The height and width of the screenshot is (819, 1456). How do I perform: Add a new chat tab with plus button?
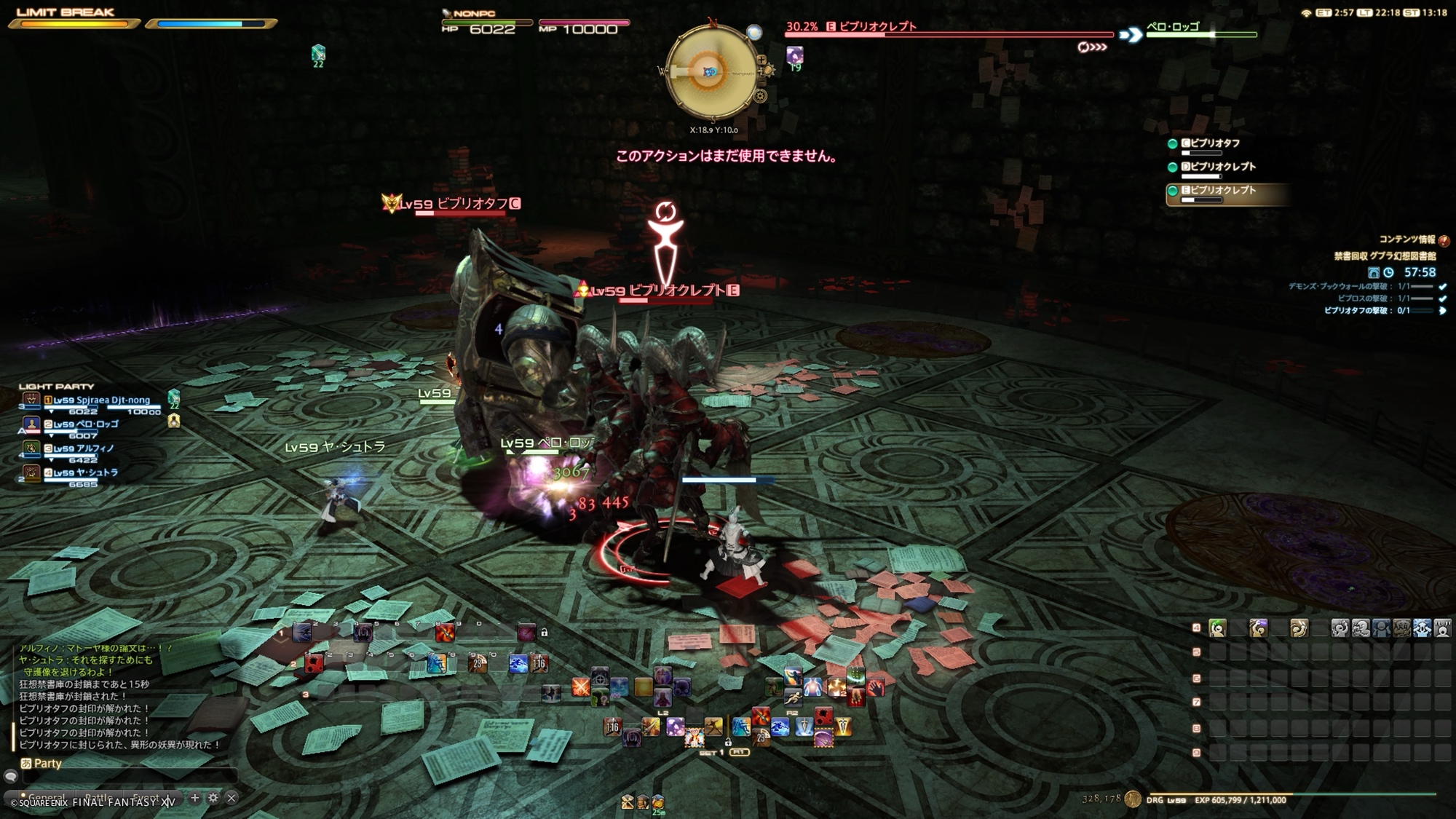coord(194,798)
